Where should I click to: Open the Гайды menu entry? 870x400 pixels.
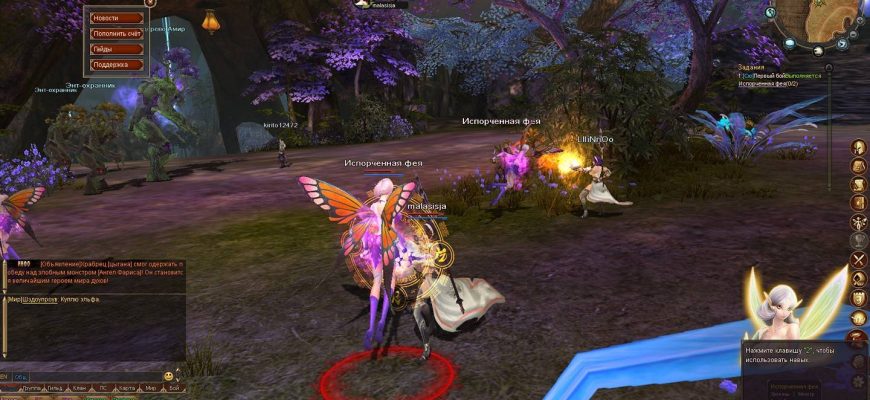(x=115, y=49)
